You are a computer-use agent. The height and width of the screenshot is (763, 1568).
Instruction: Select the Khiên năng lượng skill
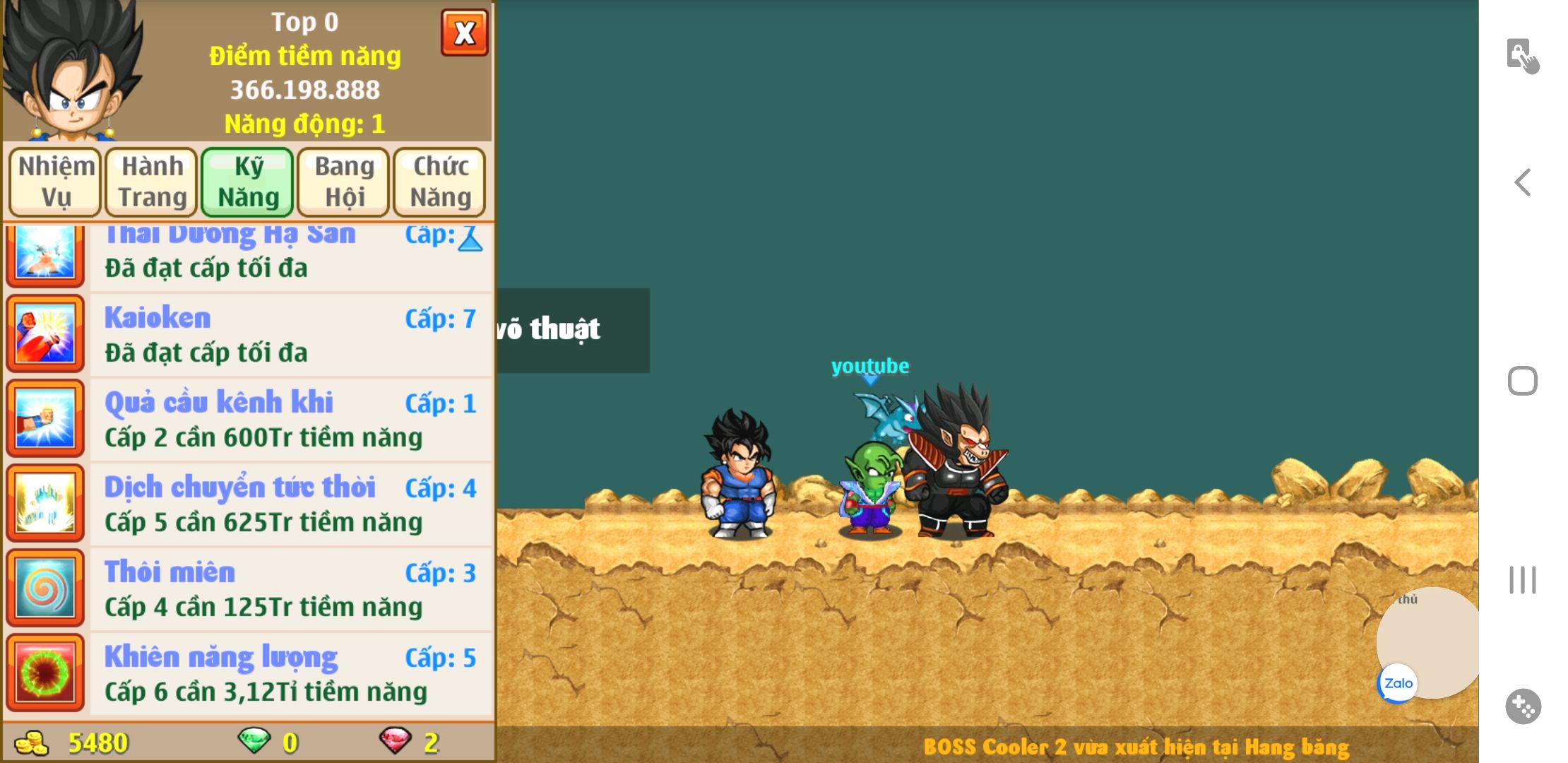click(290, 674)
